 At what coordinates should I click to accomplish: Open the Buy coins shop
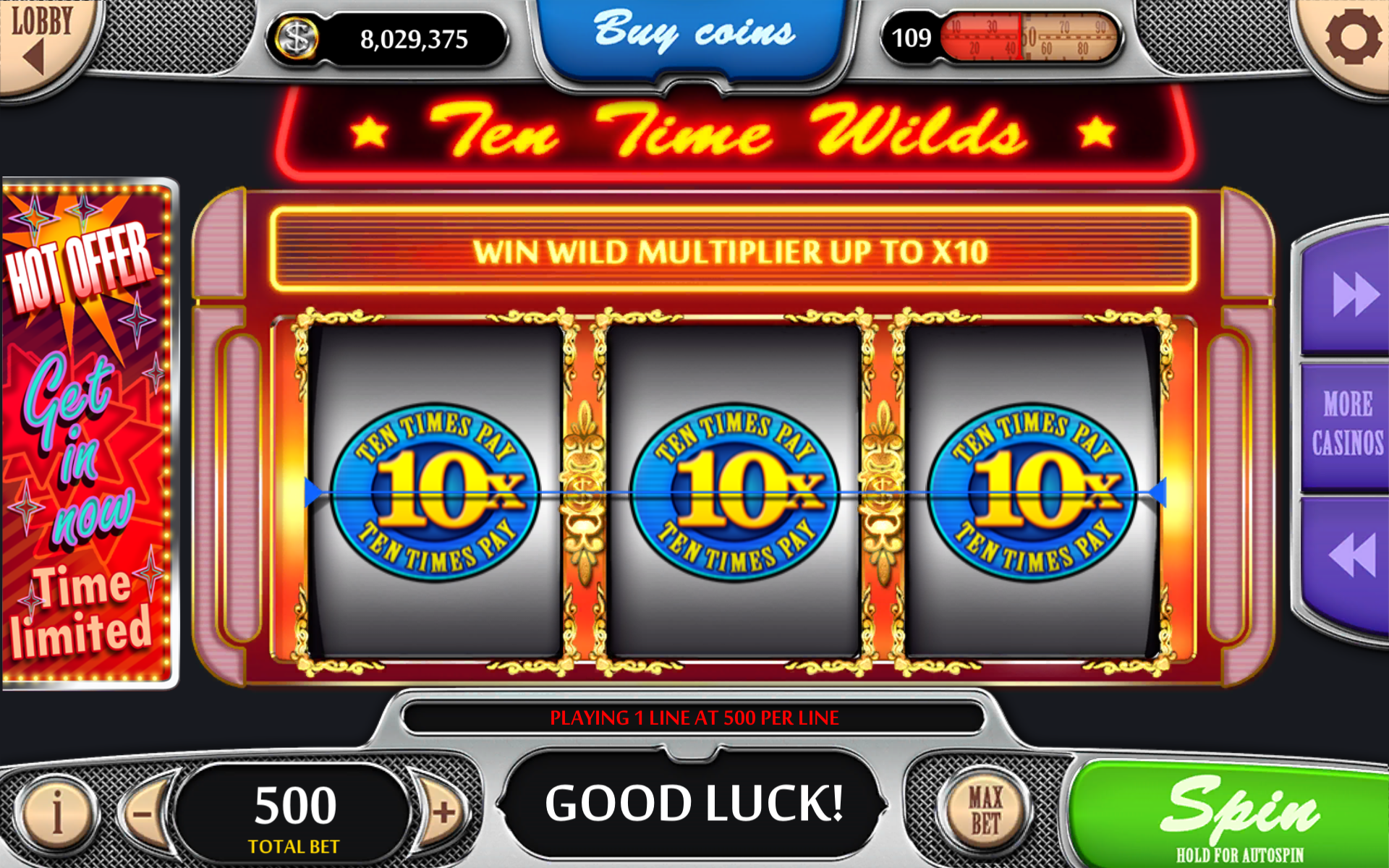693,33
